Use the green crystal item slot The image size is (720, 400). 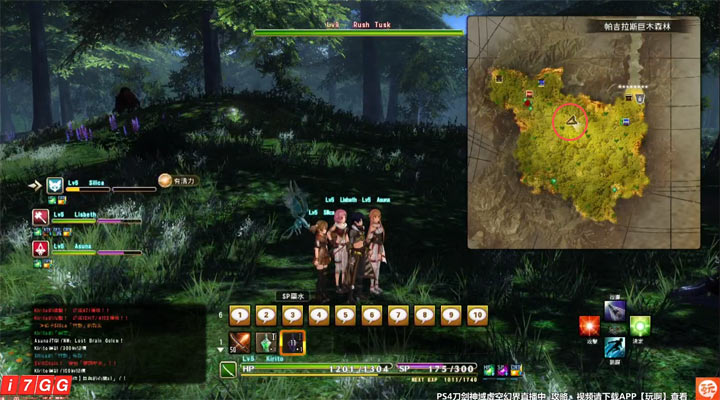[x=266, y=343]
